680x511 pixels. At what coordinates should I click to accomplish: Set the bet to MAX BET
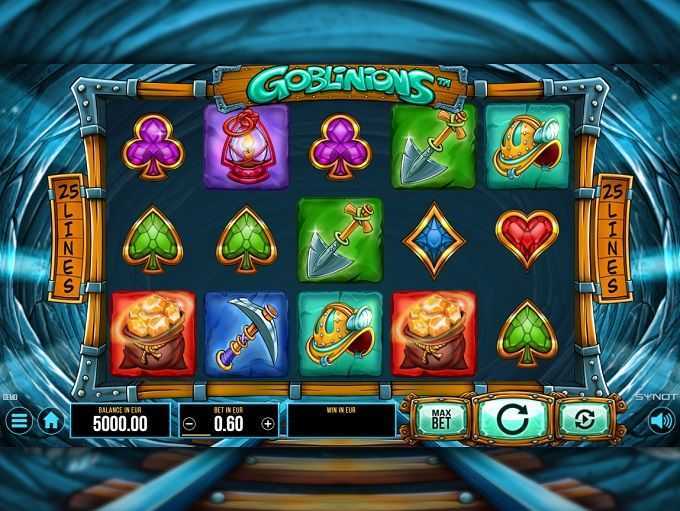click(x=438, y=418)
